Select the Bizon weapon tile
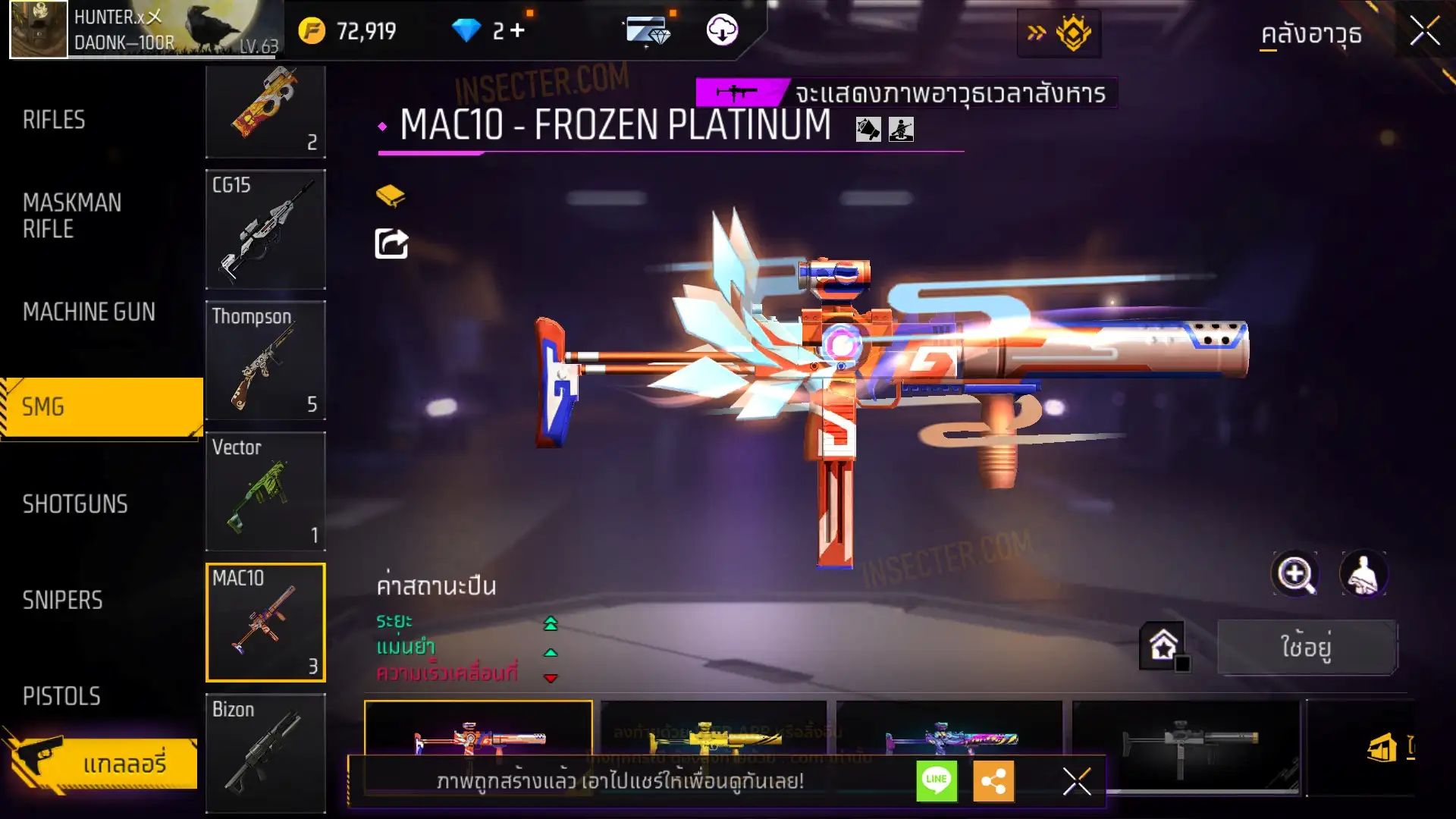The height and width of the screenshot is (819, 1456). [x=265, y=752]
